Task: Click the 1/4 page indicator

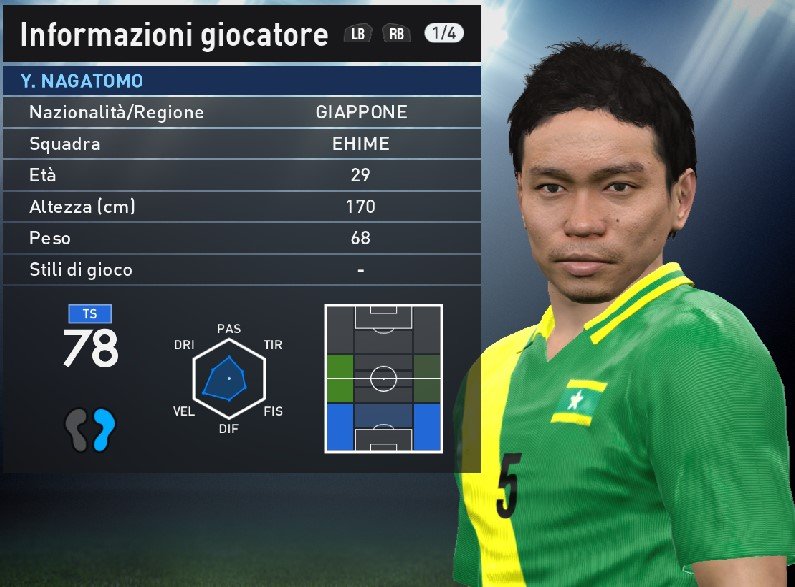Action: point(444,33)
